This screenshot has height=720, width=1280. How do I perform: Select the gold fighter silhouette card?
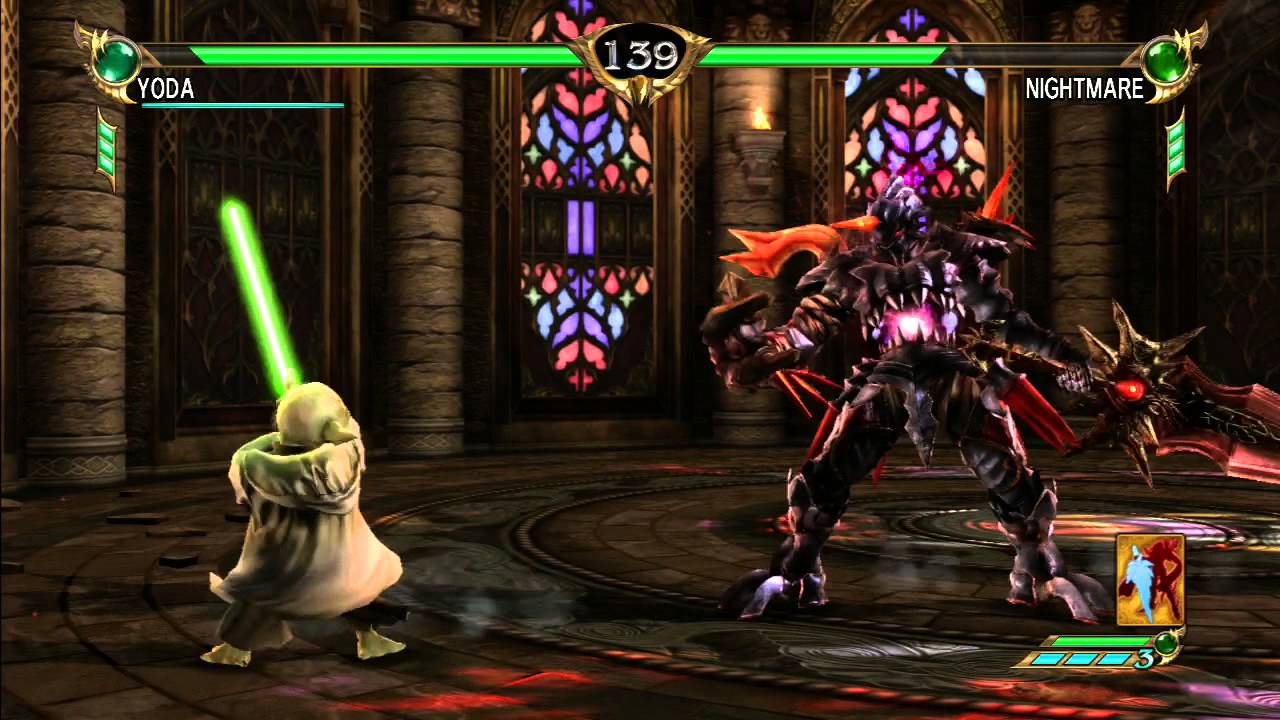point(1151,580)
